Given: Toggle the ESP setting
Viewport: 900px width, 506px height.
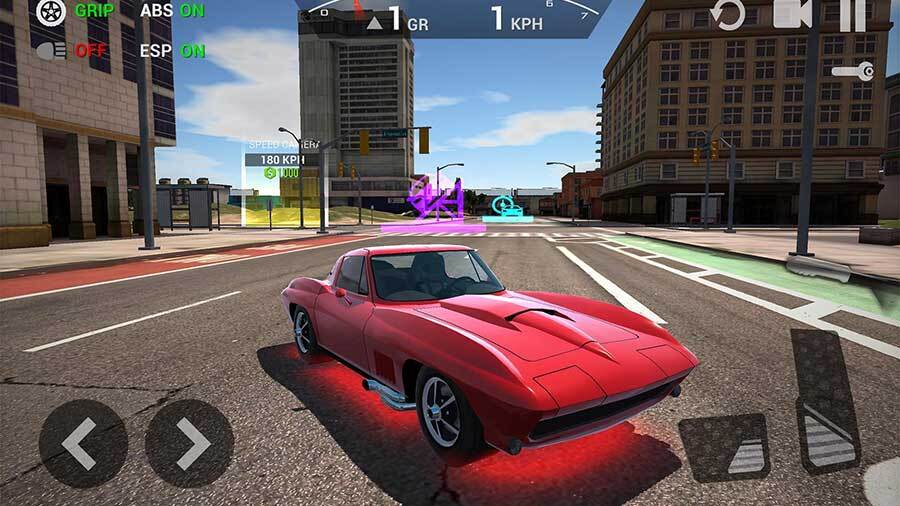Looking at the screenshot, I should [x=172, y=49].
